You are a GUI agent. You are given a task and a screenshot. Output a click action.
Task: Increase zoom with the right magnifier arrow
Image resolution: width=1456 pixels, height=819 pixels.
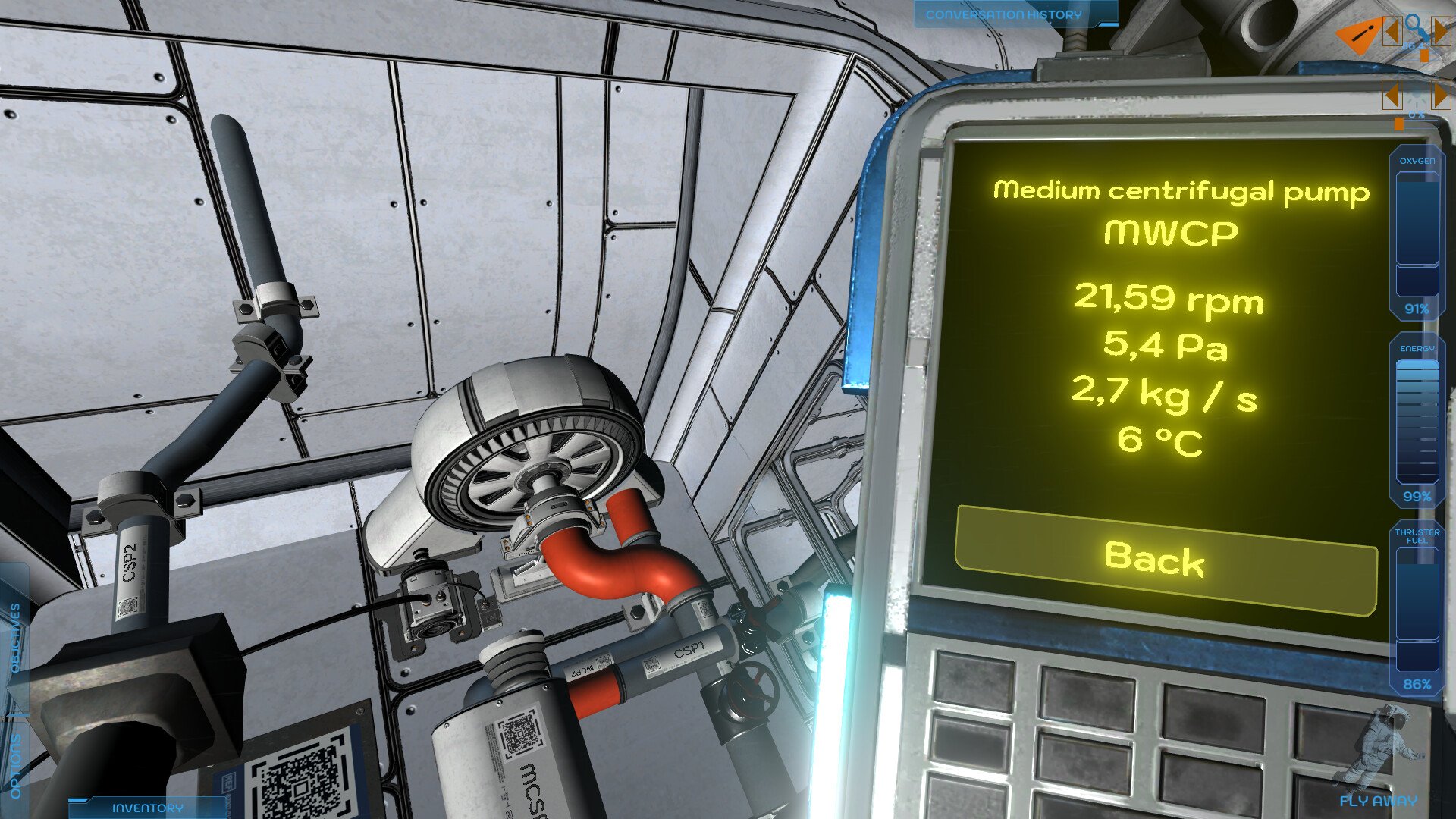click(x=1441, y=33)
